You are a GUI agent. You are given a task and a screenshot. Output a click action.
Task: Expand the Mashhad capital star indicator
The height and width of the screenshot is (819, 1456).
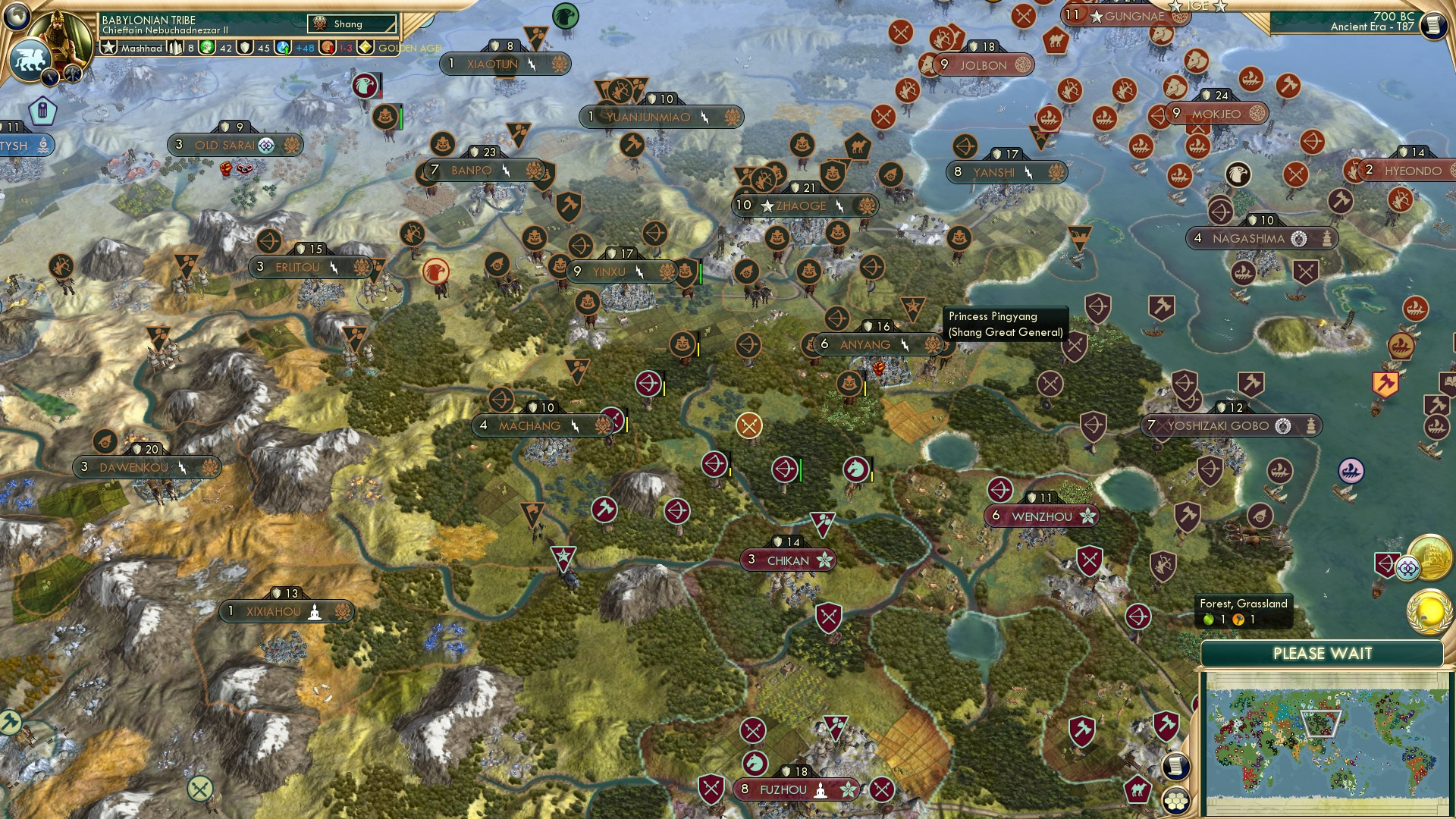point(108,50)
